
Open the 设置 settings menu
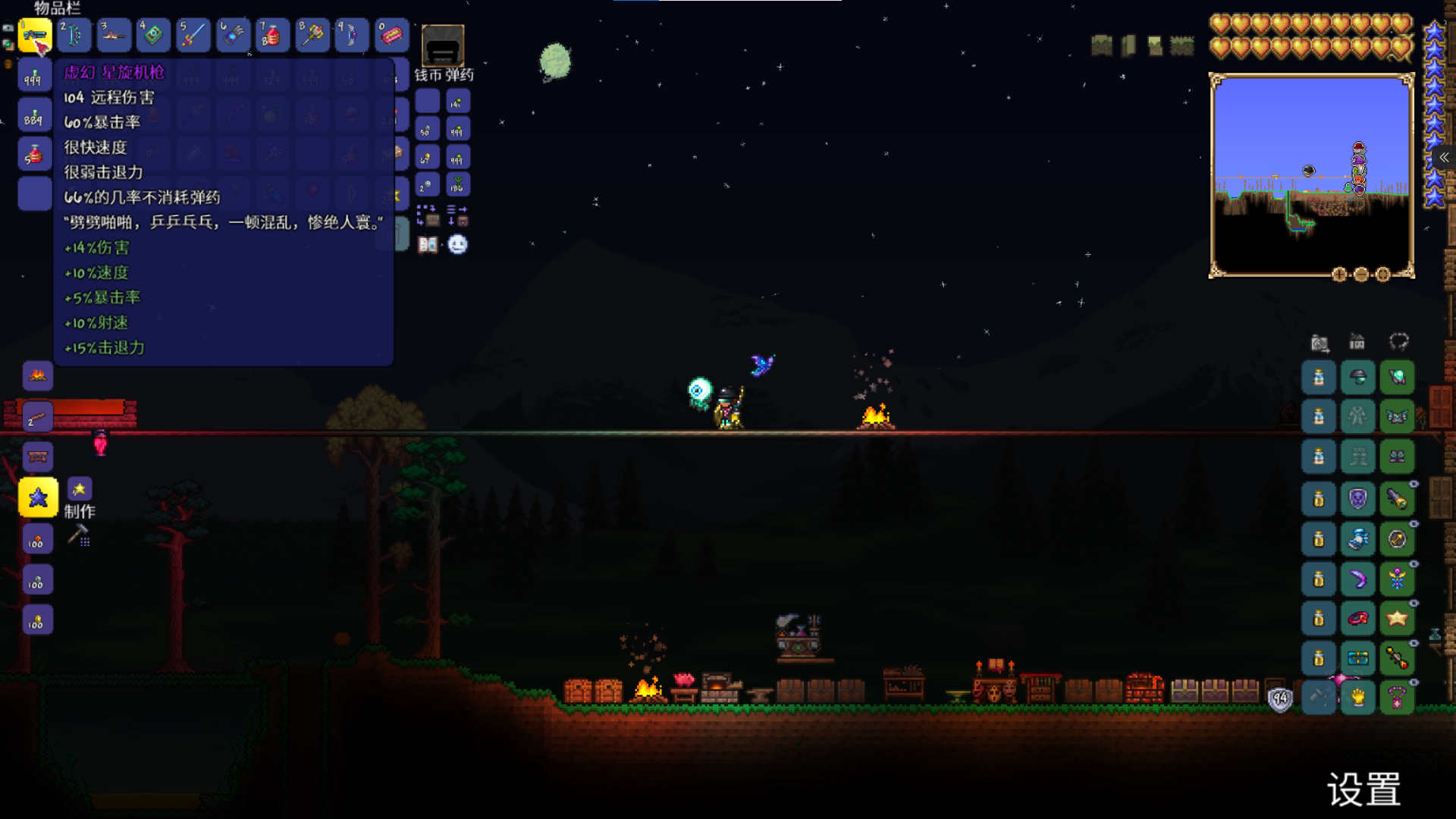pyautogui.click(x=1363, y=789)
